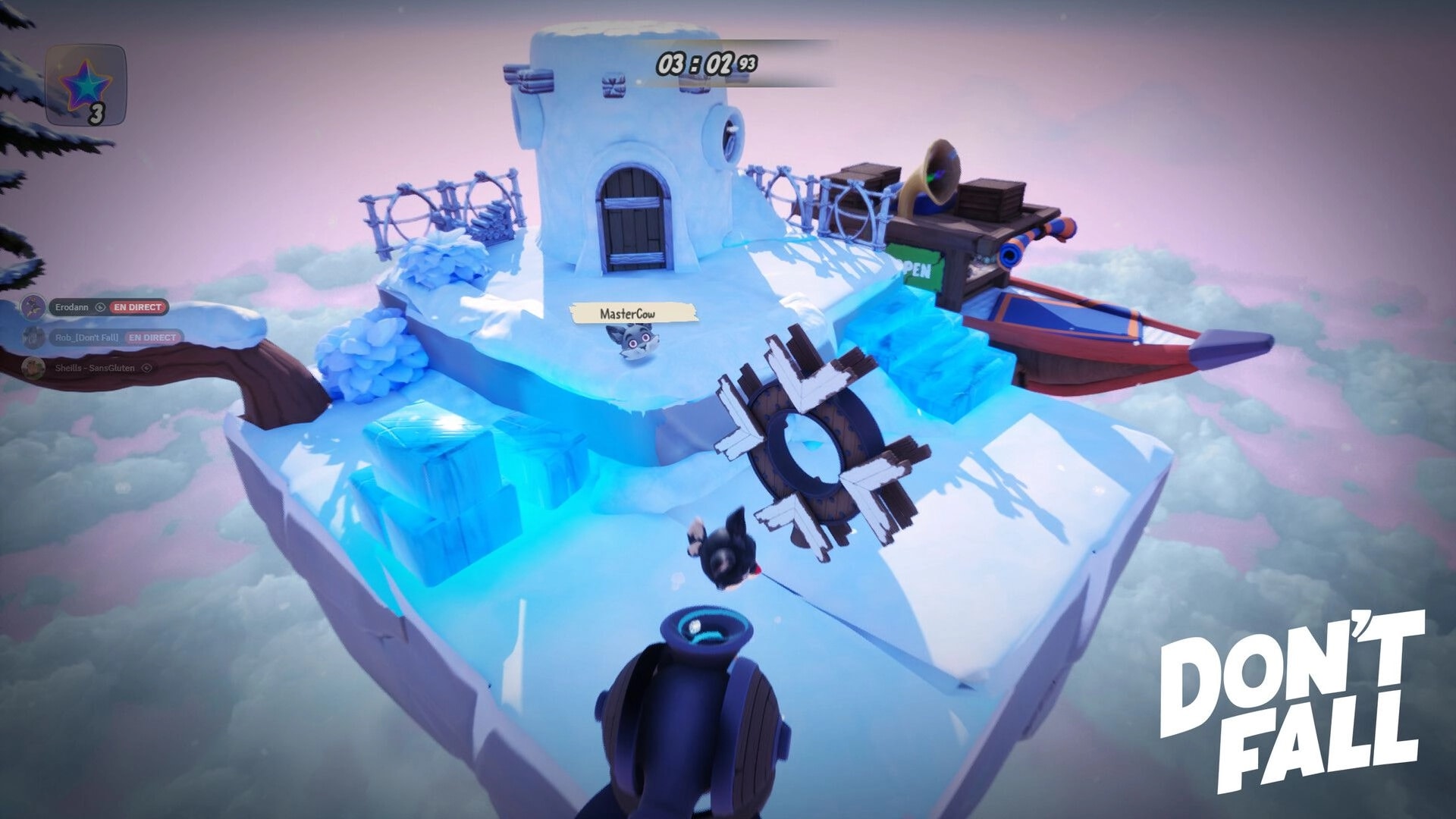The image size is (1456, 819).
Task: Expand Sheills - SansGluten's entry
Action: pos(95,368)
